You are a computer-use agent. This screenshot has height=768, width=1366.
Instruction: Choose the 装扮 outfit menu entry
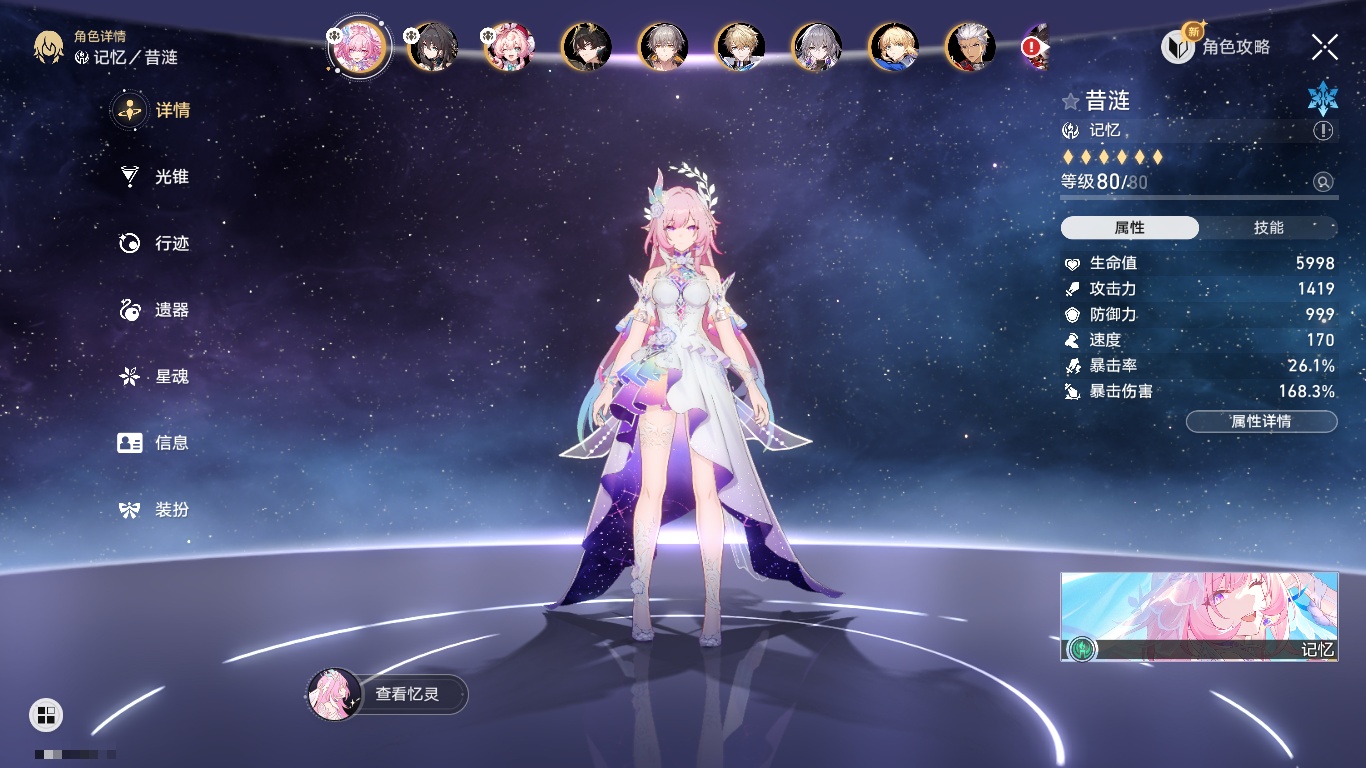[x=154, y=510]
